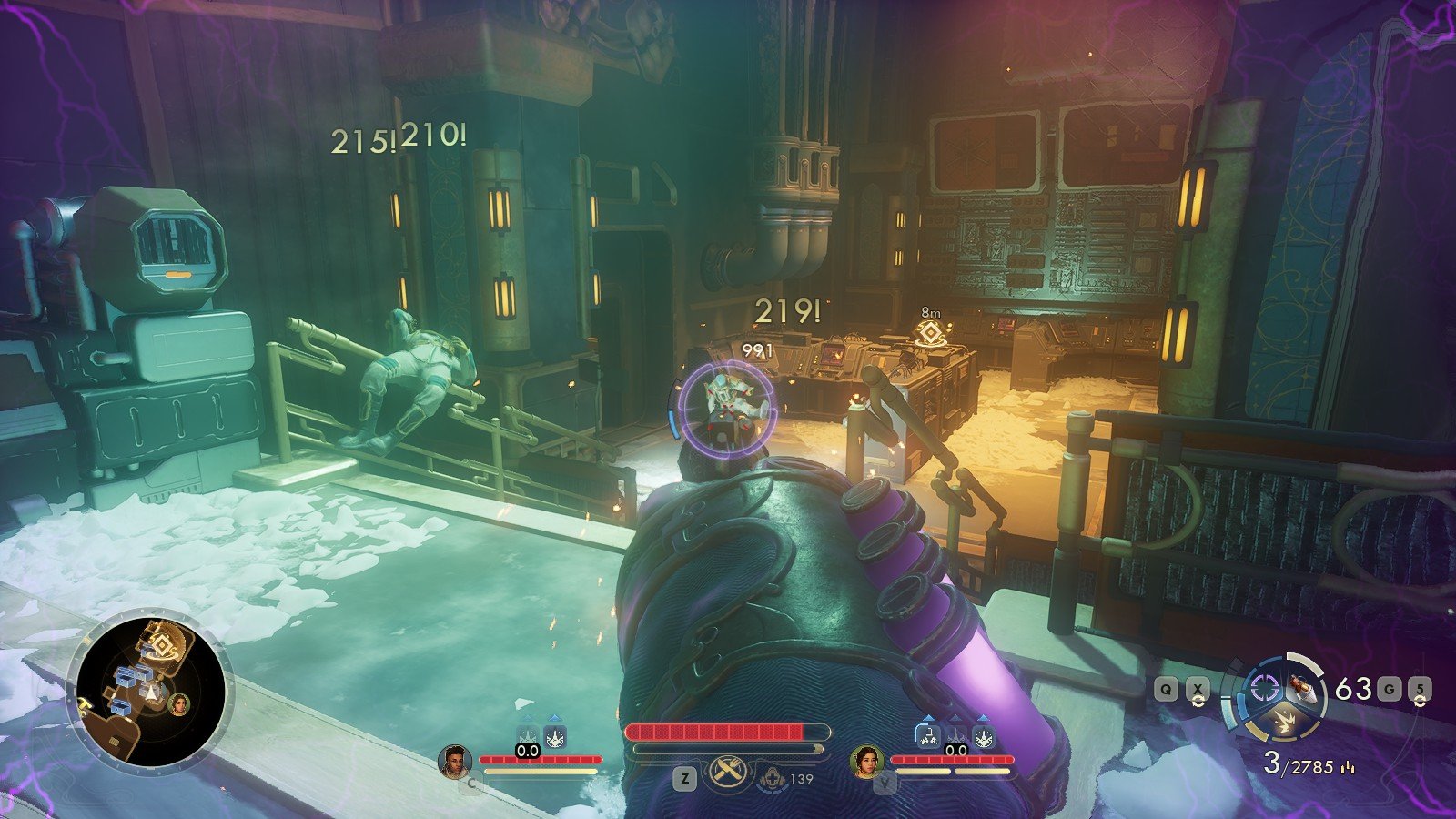The width and height of the screenshot is (1456, 819).
Task: Select the companion portrait inside the minimap
Action: pos(180,703)
